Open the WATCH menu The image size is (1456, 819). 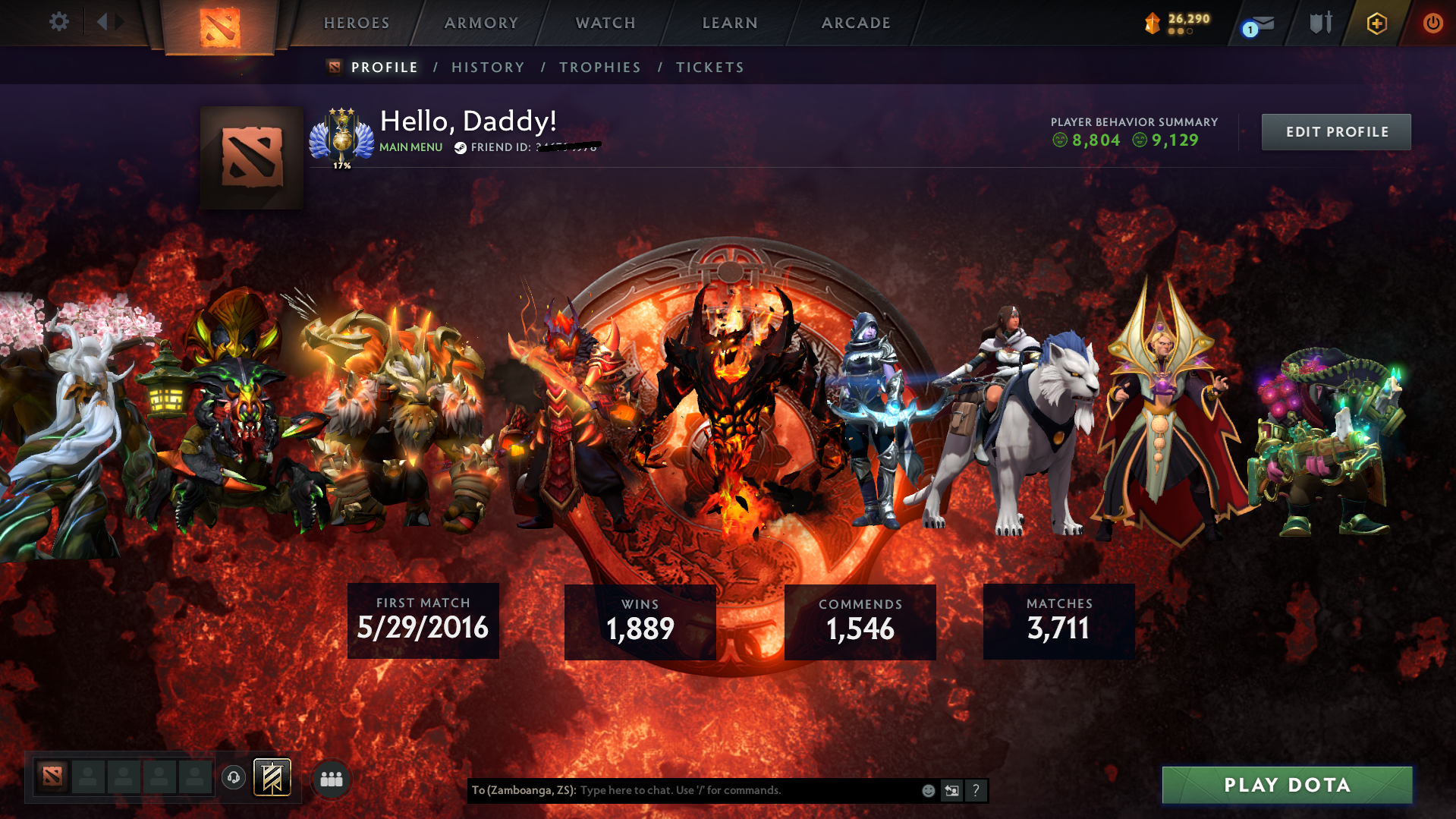tap(605, 23)
